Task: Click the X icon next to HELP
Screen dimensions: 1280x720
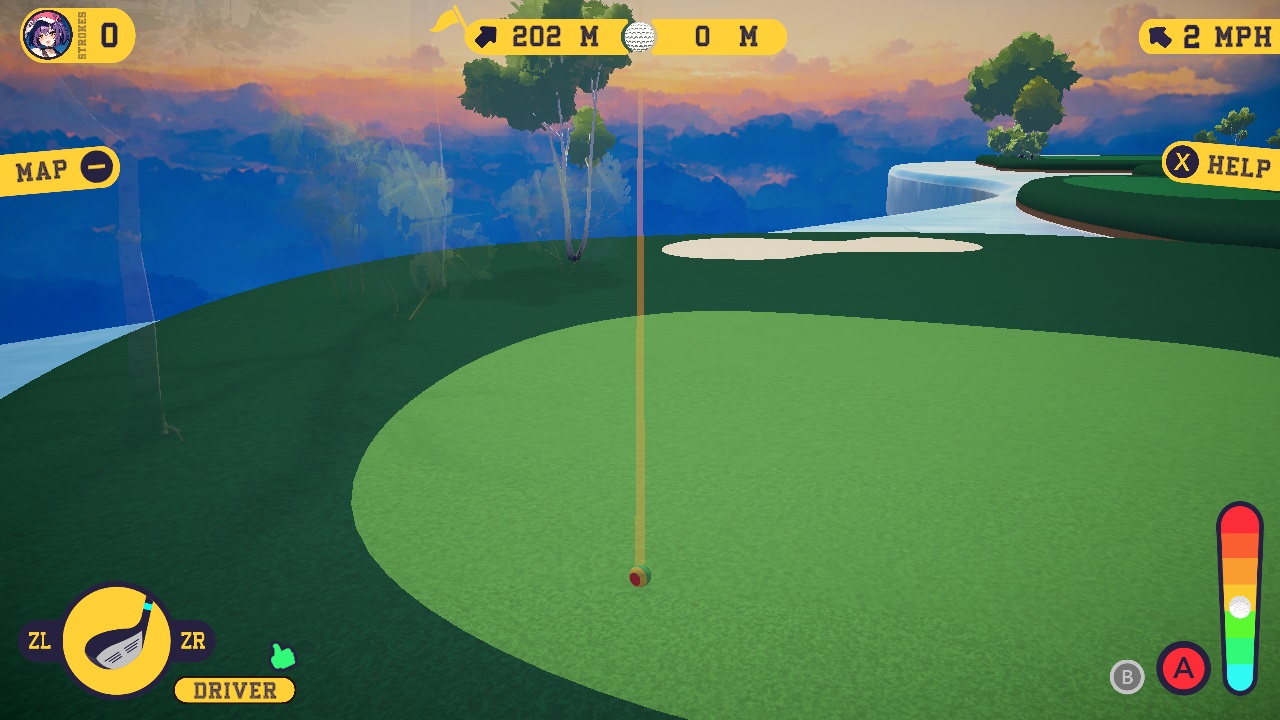Action: click(1183, 162)
